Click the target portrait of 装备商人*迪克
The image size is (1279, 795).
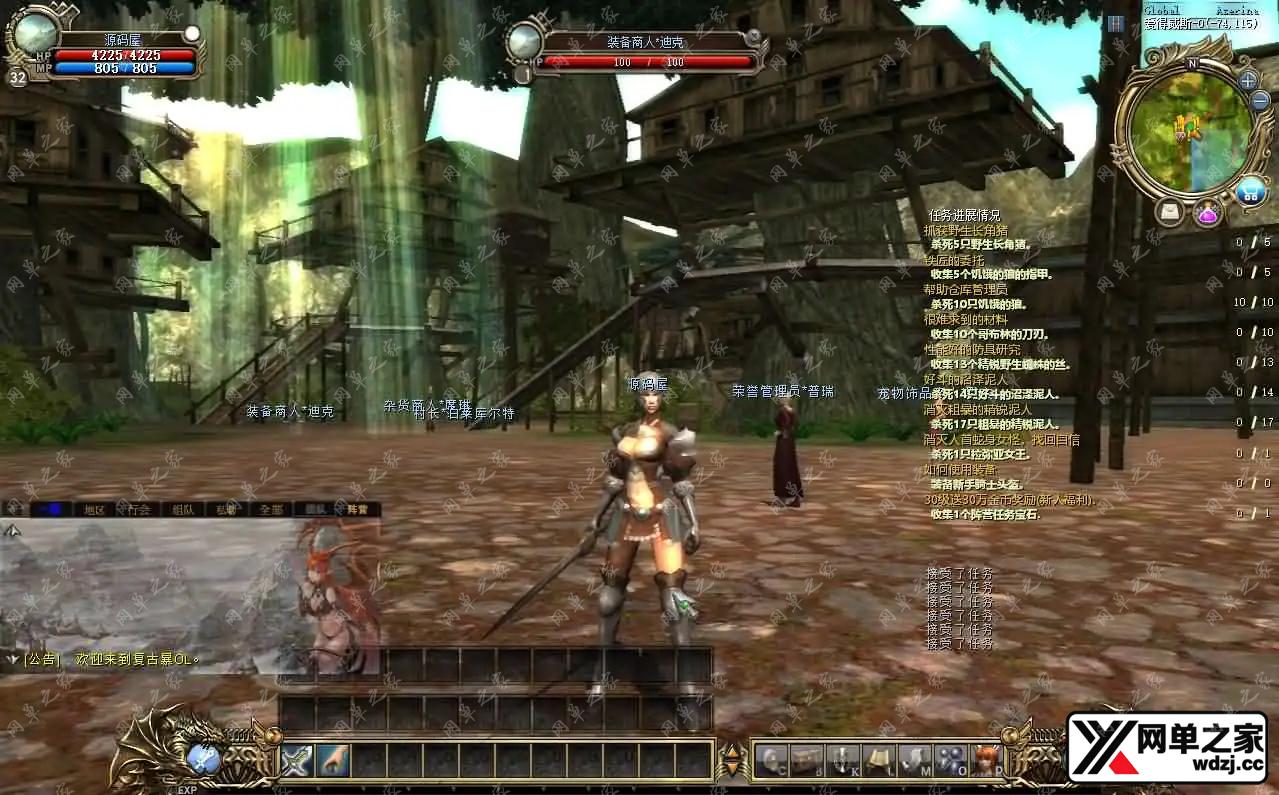[524, 42]
